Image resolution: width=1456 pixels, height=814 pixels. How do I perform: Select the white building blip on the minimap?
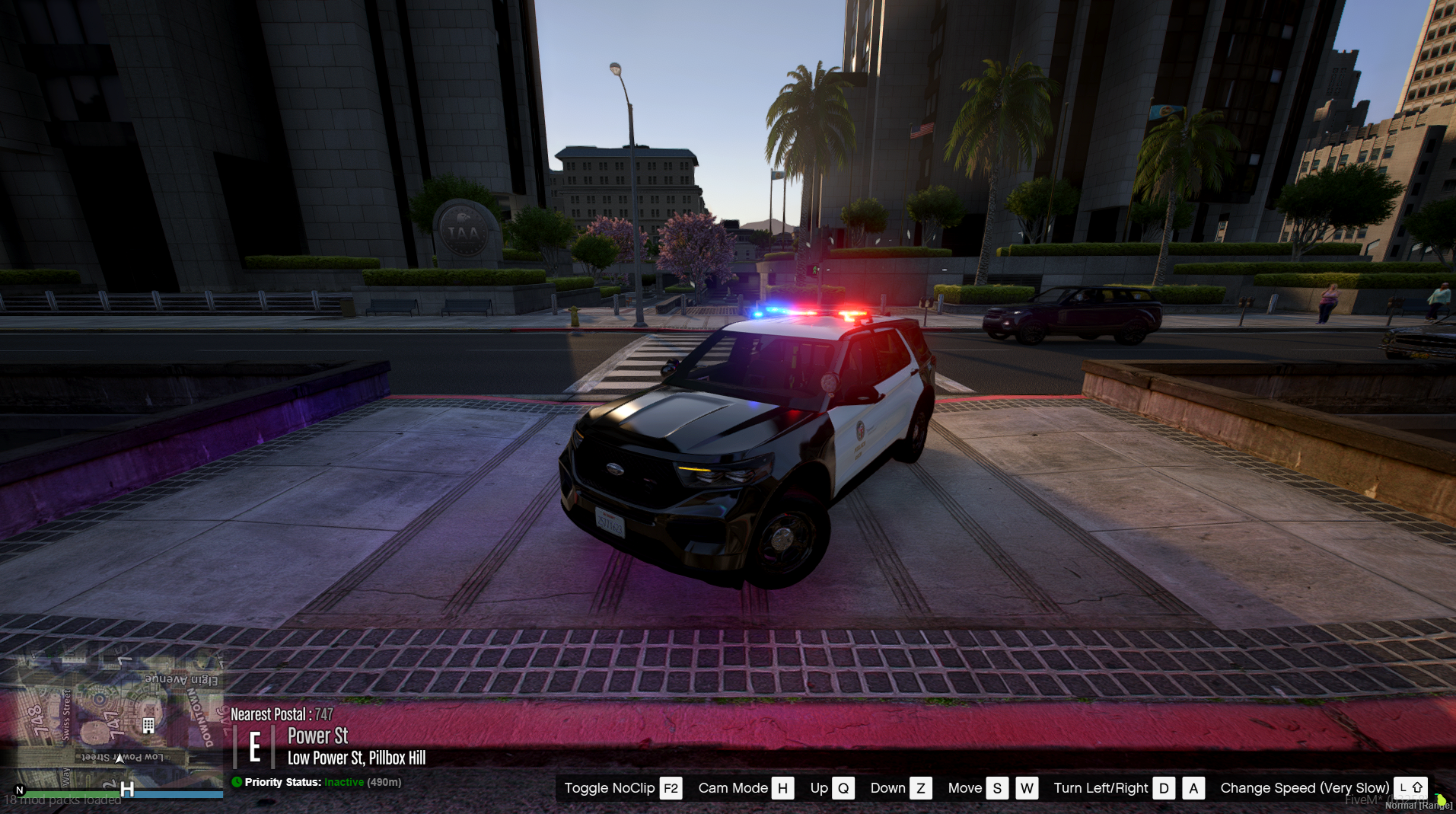click(148, 726)
